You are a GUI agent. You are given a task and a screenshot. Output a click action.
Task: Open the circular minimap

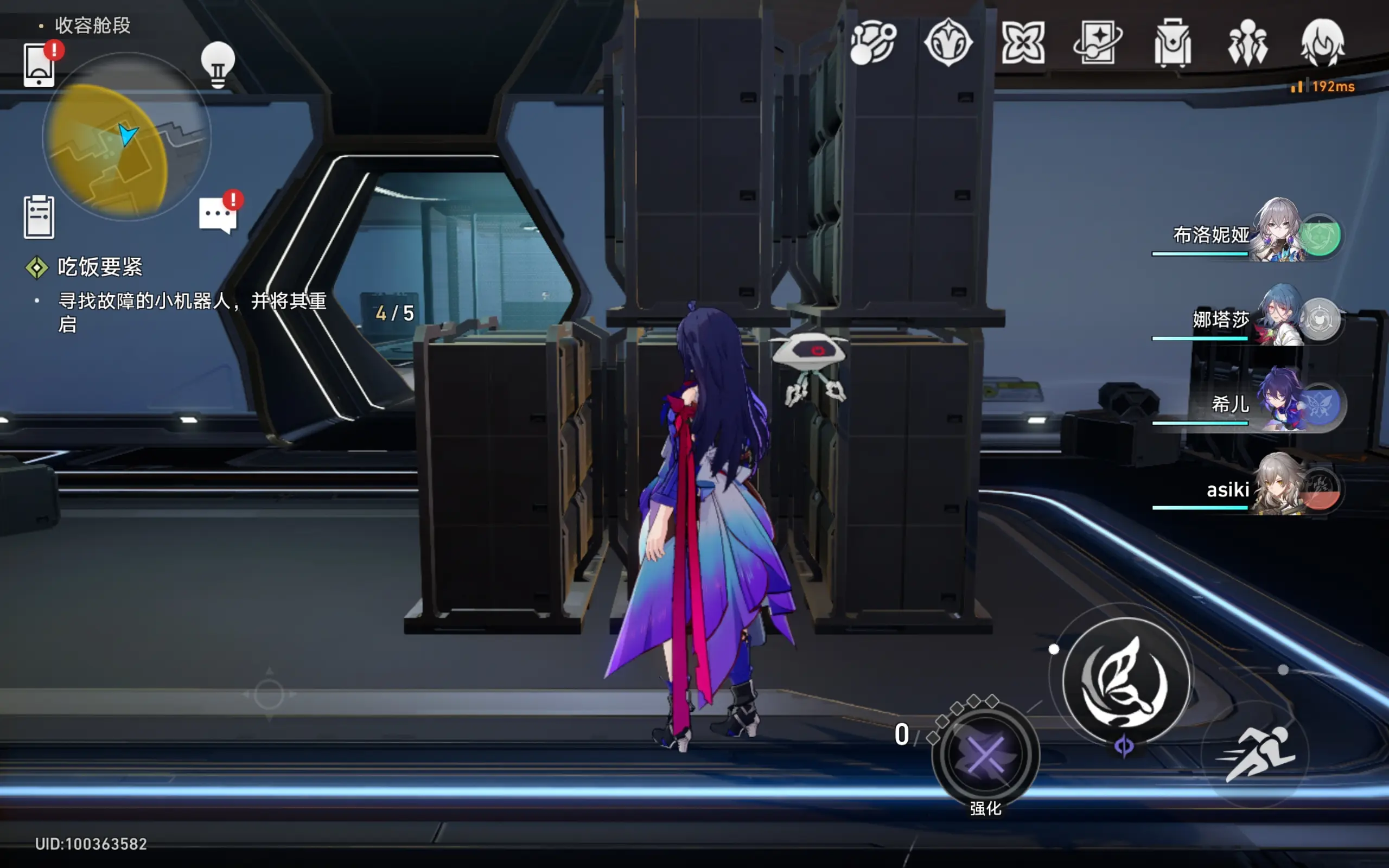click(127, 137)
